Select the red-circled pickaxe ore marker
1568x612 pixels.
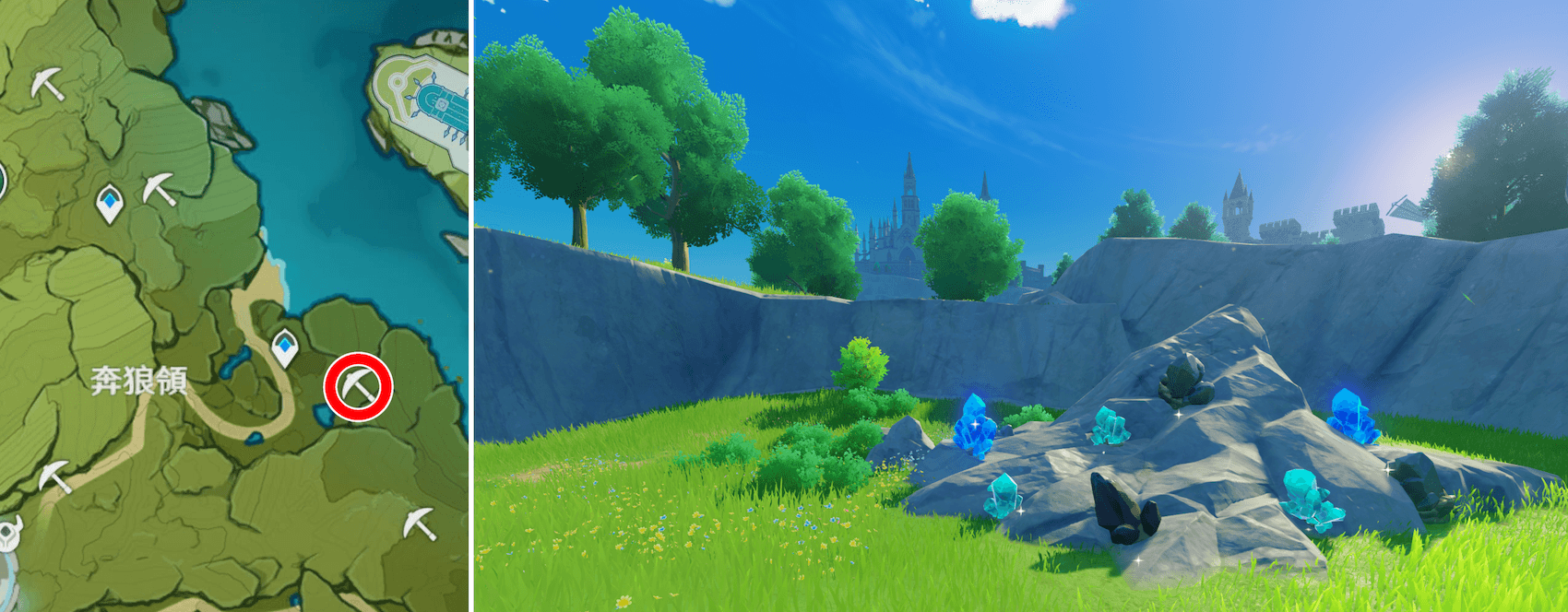click(x=358, y=386)
